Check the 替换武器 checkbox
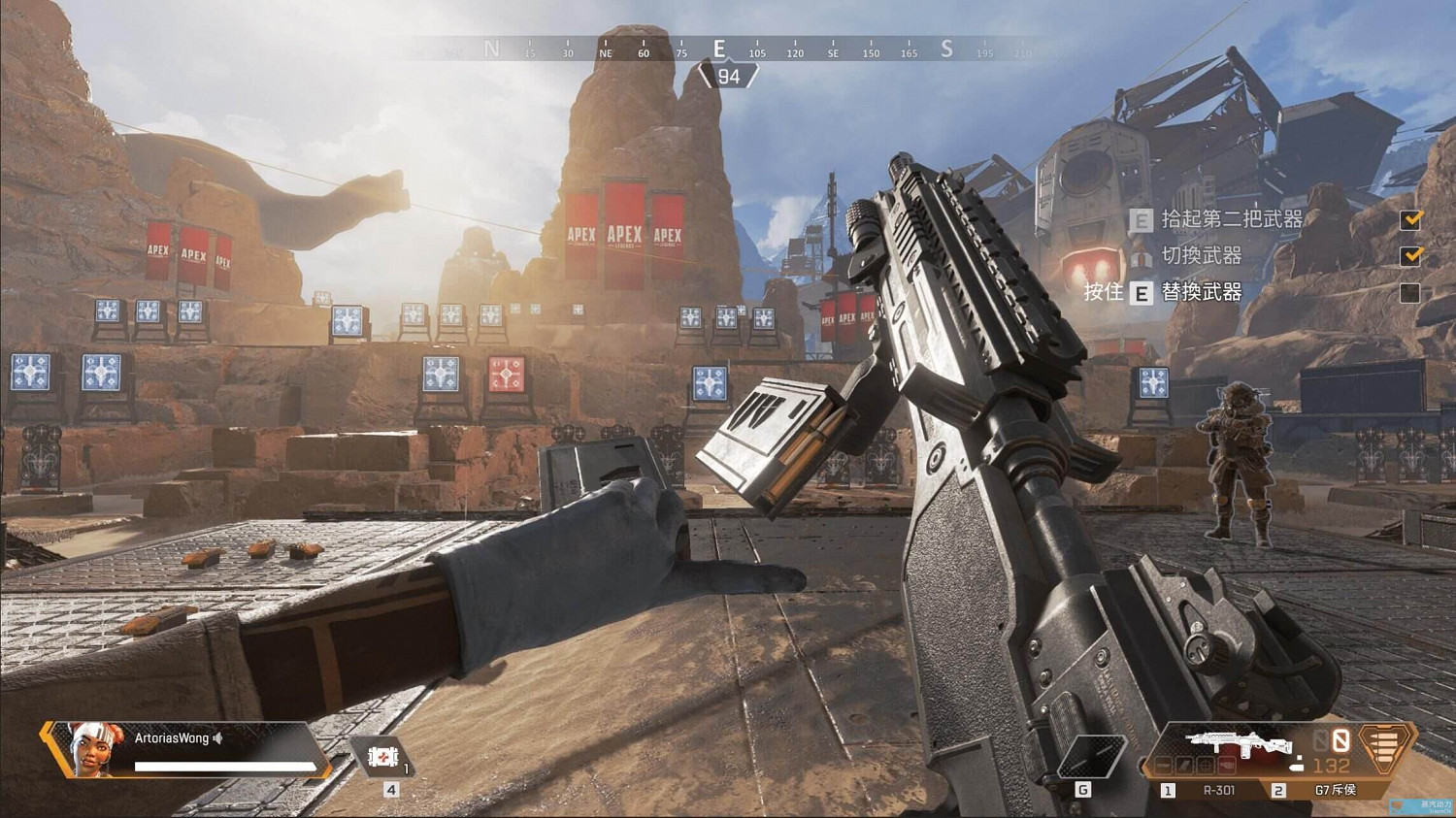The width and height of the screenshot is (1456, 818). pos(1410,293)
